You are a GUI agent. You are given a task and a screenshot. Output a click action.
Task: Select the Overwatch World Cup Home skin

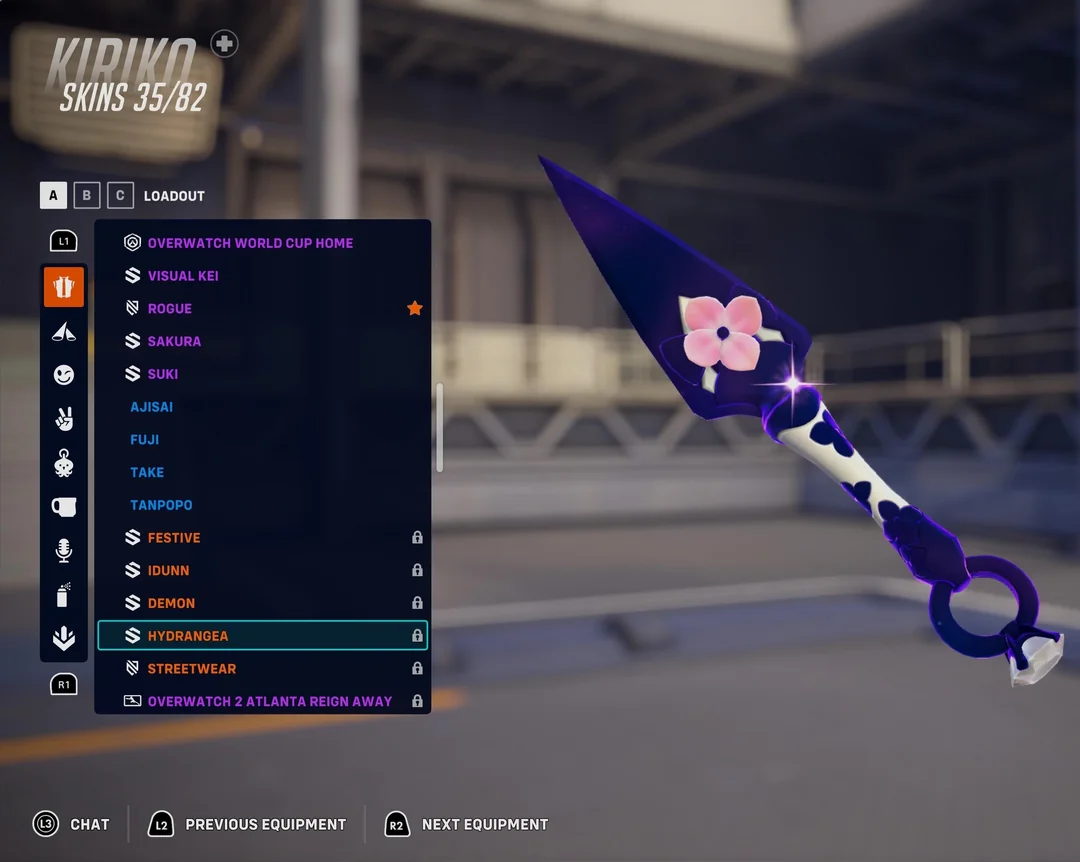click(250, 243)
